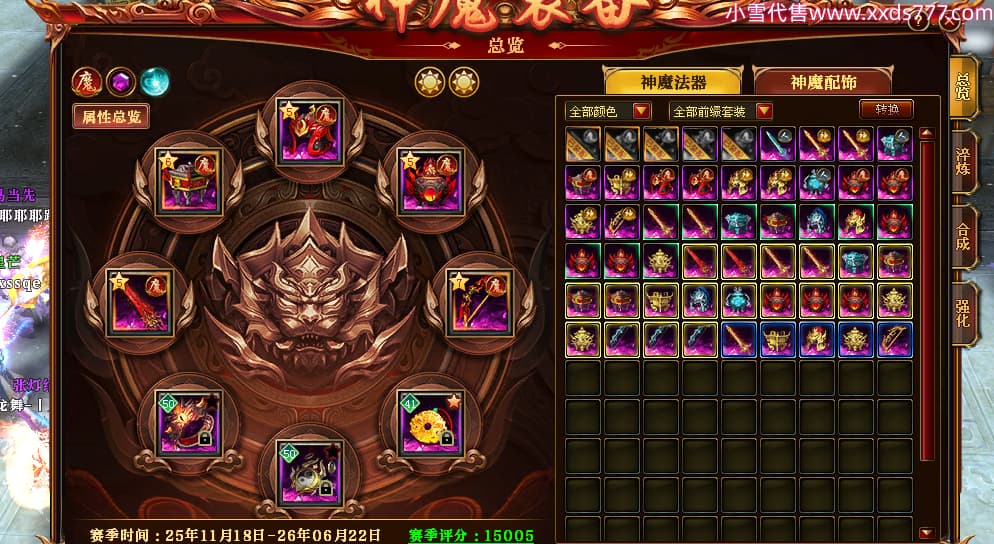The image size is (994, 544).
Task: Go to the 淬炼 side tab
Action: (964, 160)
